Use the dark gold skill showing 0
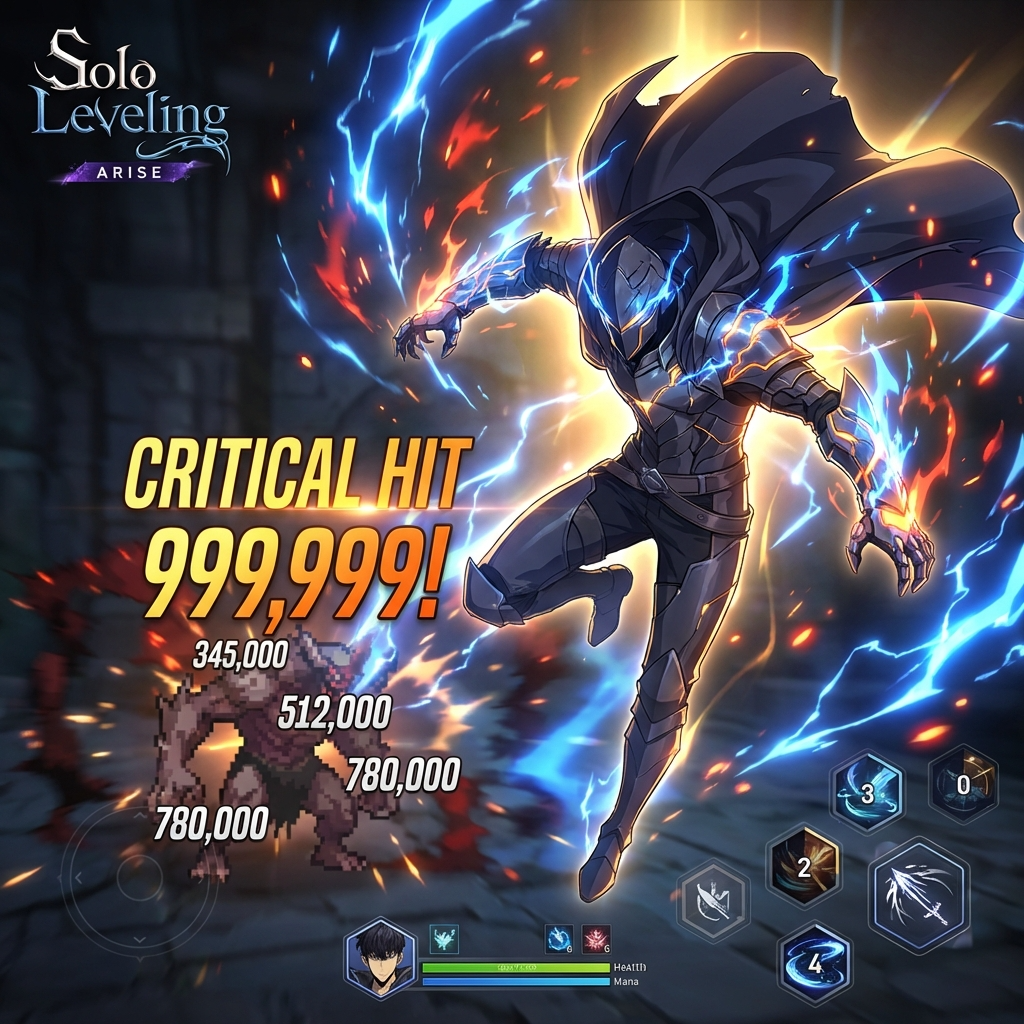 (x=962, y=784)
